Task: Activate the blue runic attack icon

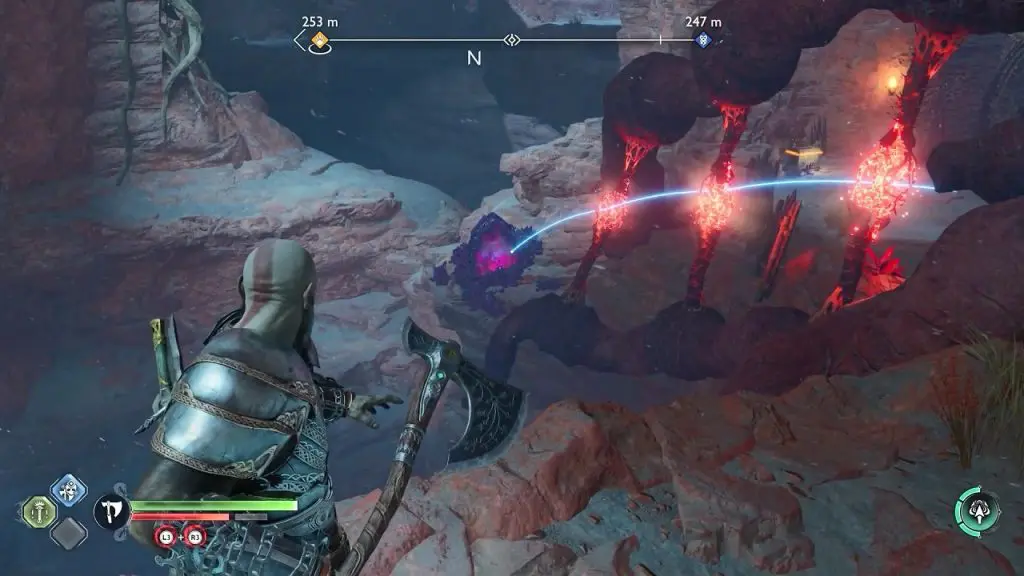Action: pyautogui.click(x=68, y=491)
